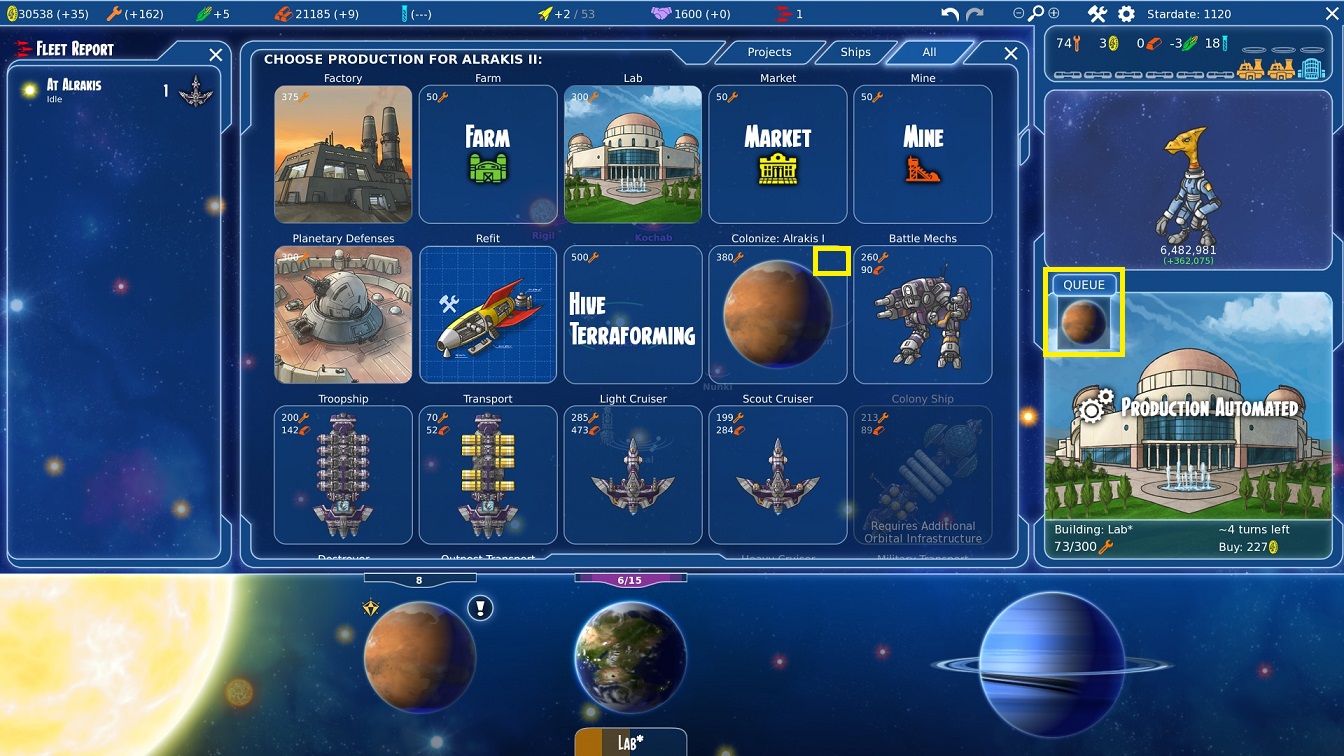1344x756 pixels.
Task: Queue the Lab building
Action: point(633,154)
